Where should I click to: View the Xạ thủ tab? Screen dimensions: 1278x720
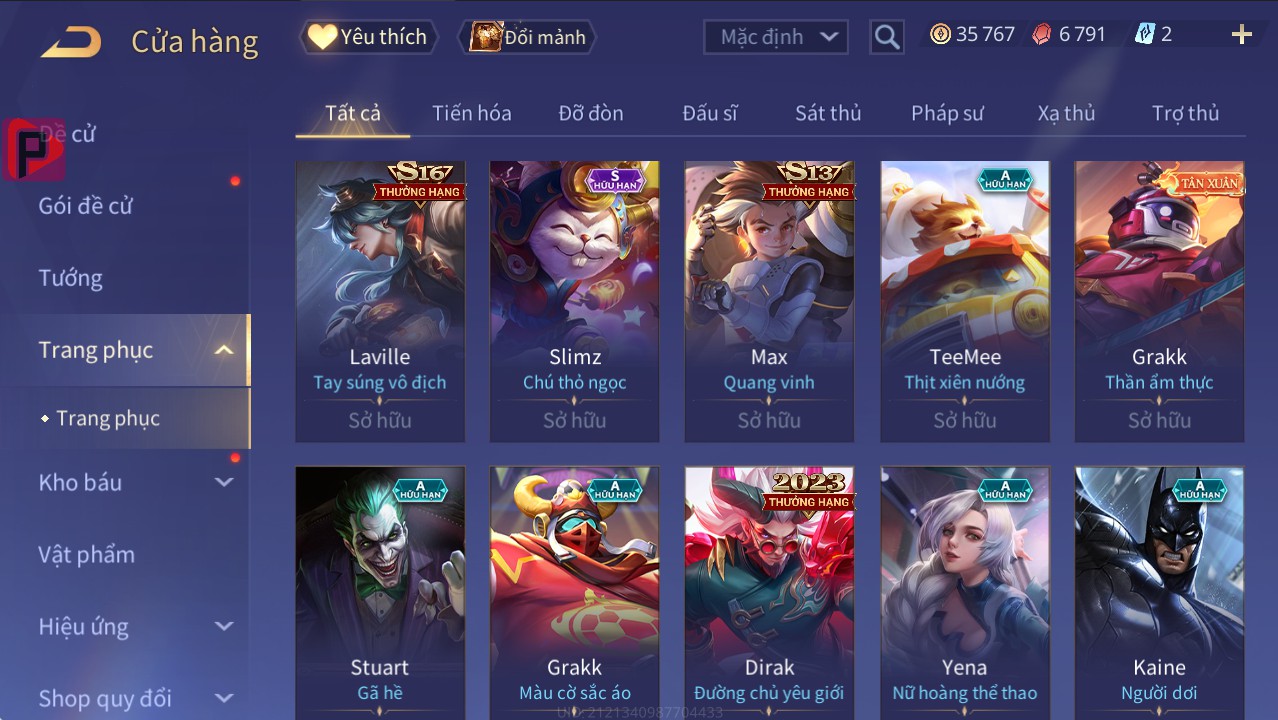(x=1066, y=113)
